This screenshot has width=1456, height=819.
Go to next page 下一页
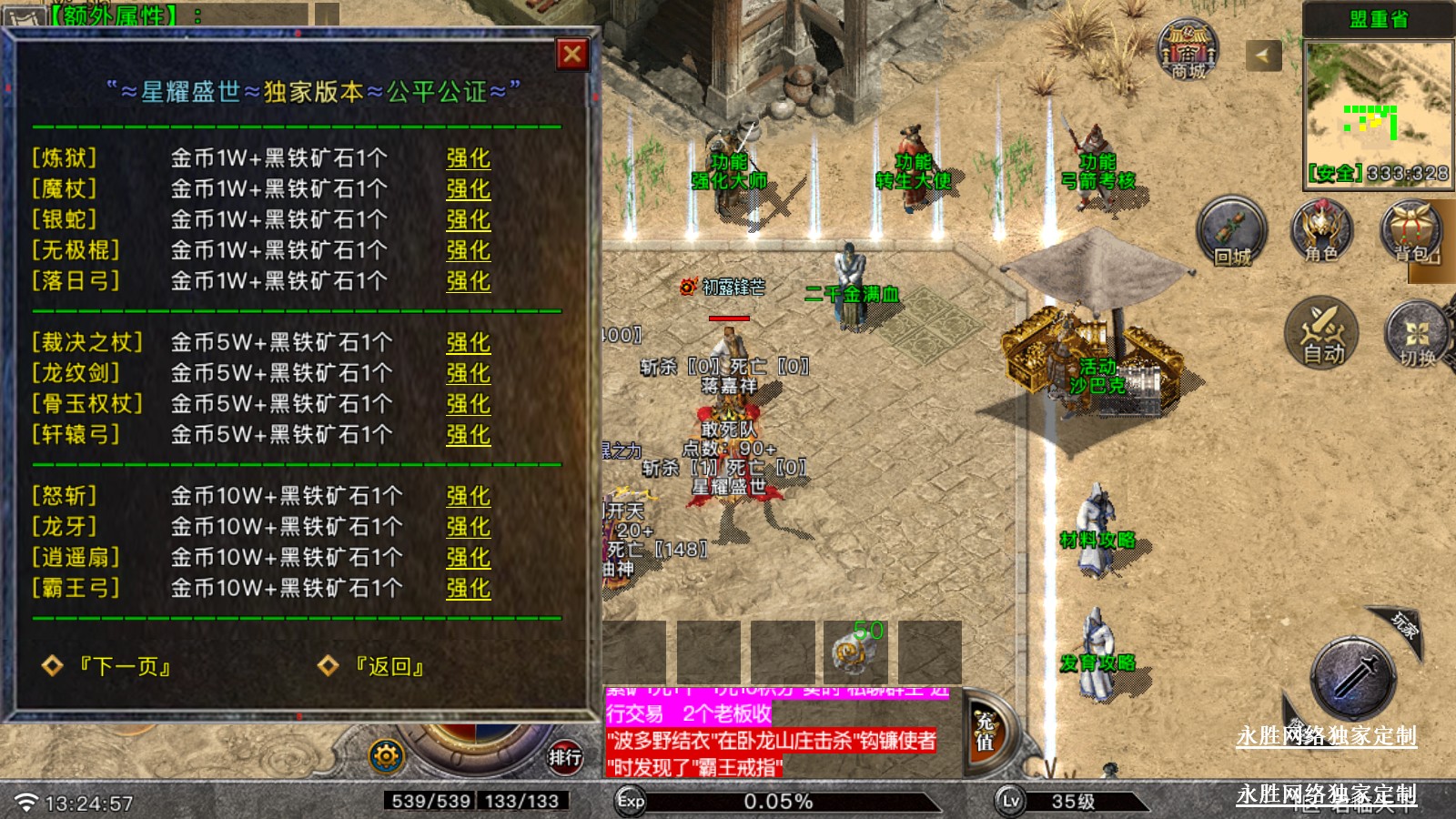[124, 667]
